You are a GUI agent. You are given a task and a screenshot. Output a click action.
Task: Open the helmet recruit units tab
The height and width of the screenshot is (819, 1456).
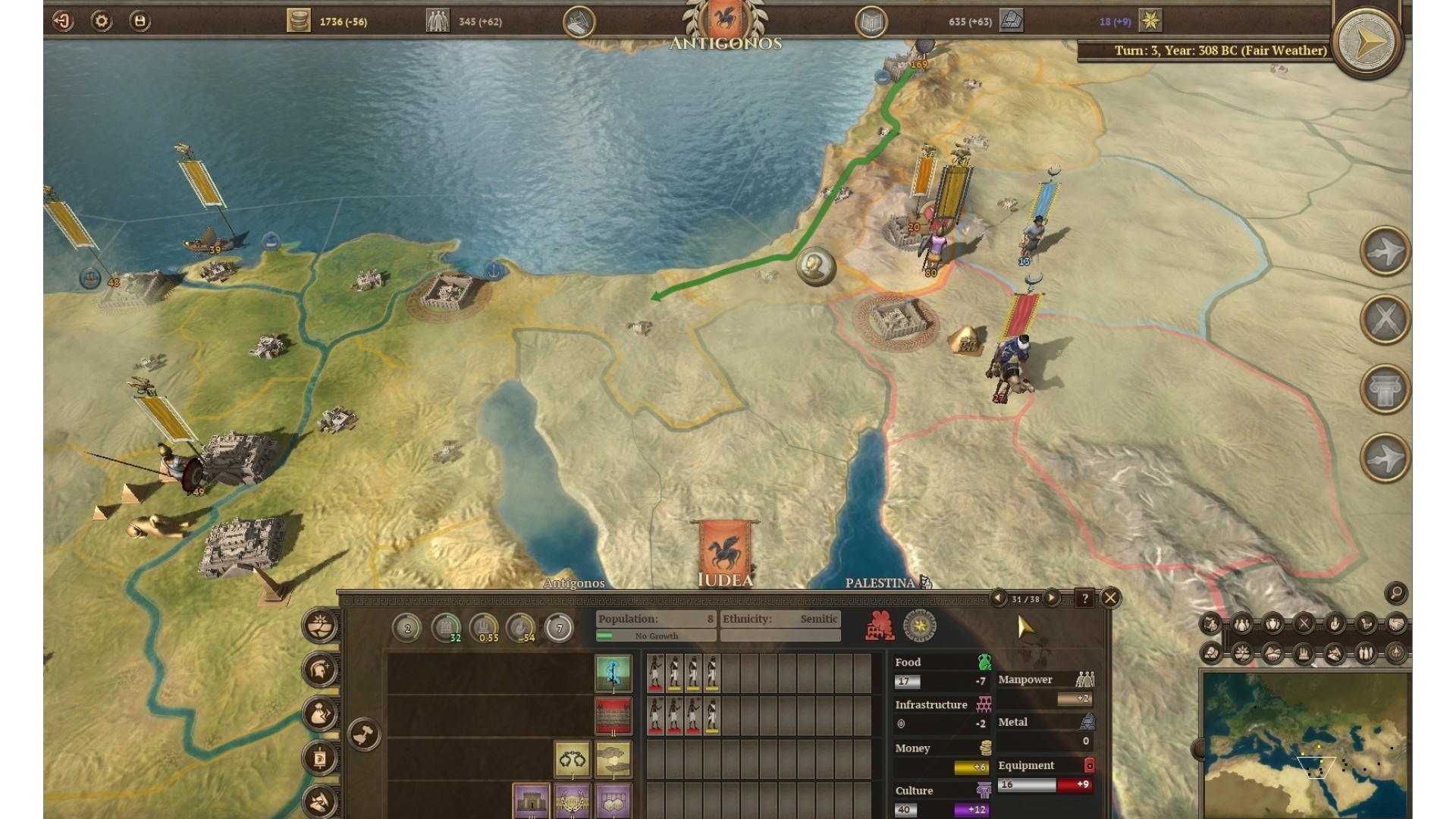pyautogui.click(x=320, y=670)
